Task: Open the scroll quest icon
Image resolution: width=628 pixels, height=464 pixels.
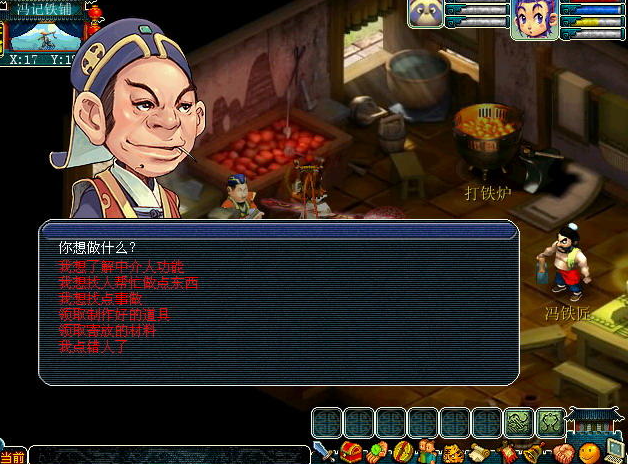Action: pos(479,453)
